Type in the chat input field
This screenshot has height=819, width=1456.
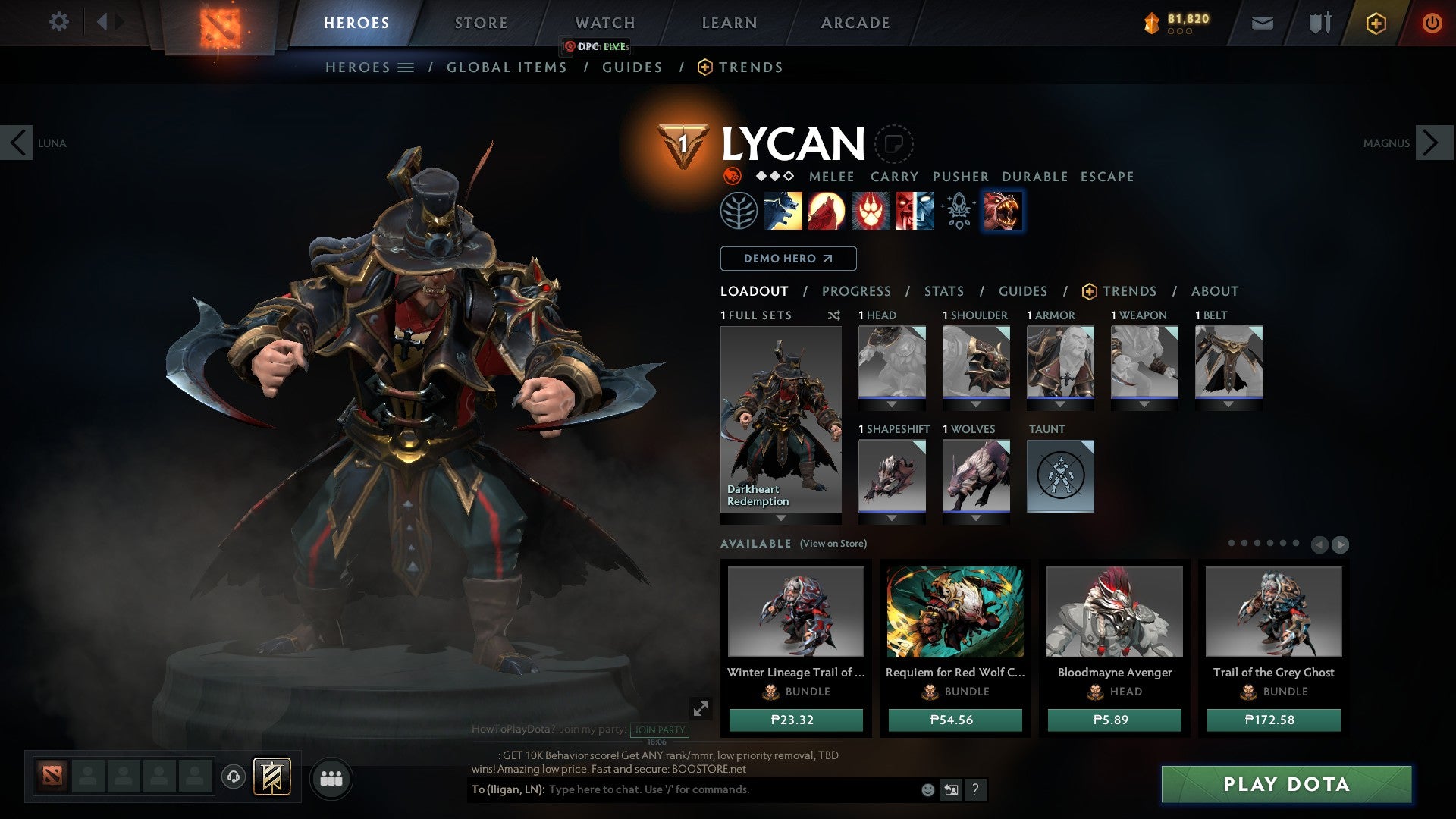click(682, 789)
